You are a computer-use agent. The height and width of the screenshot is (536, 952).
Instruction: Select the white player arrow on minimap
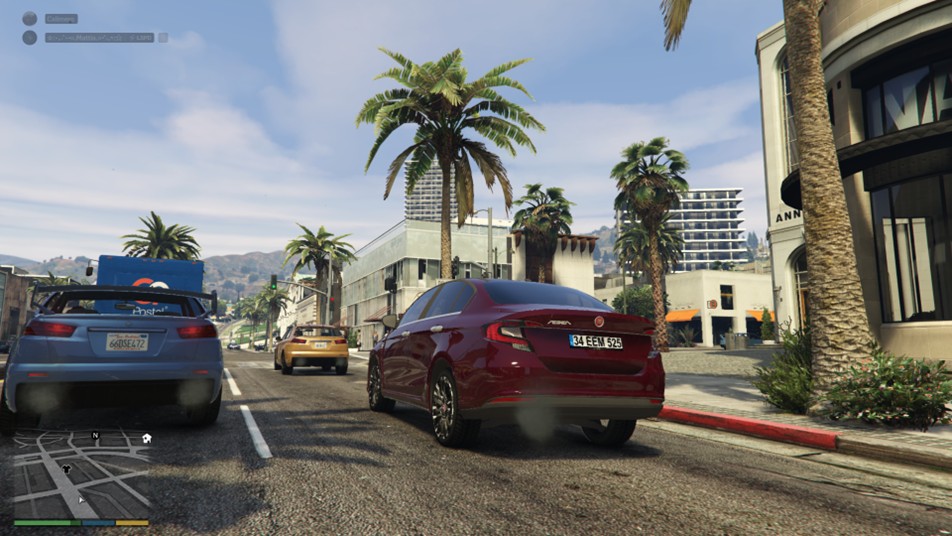[83, 498]
